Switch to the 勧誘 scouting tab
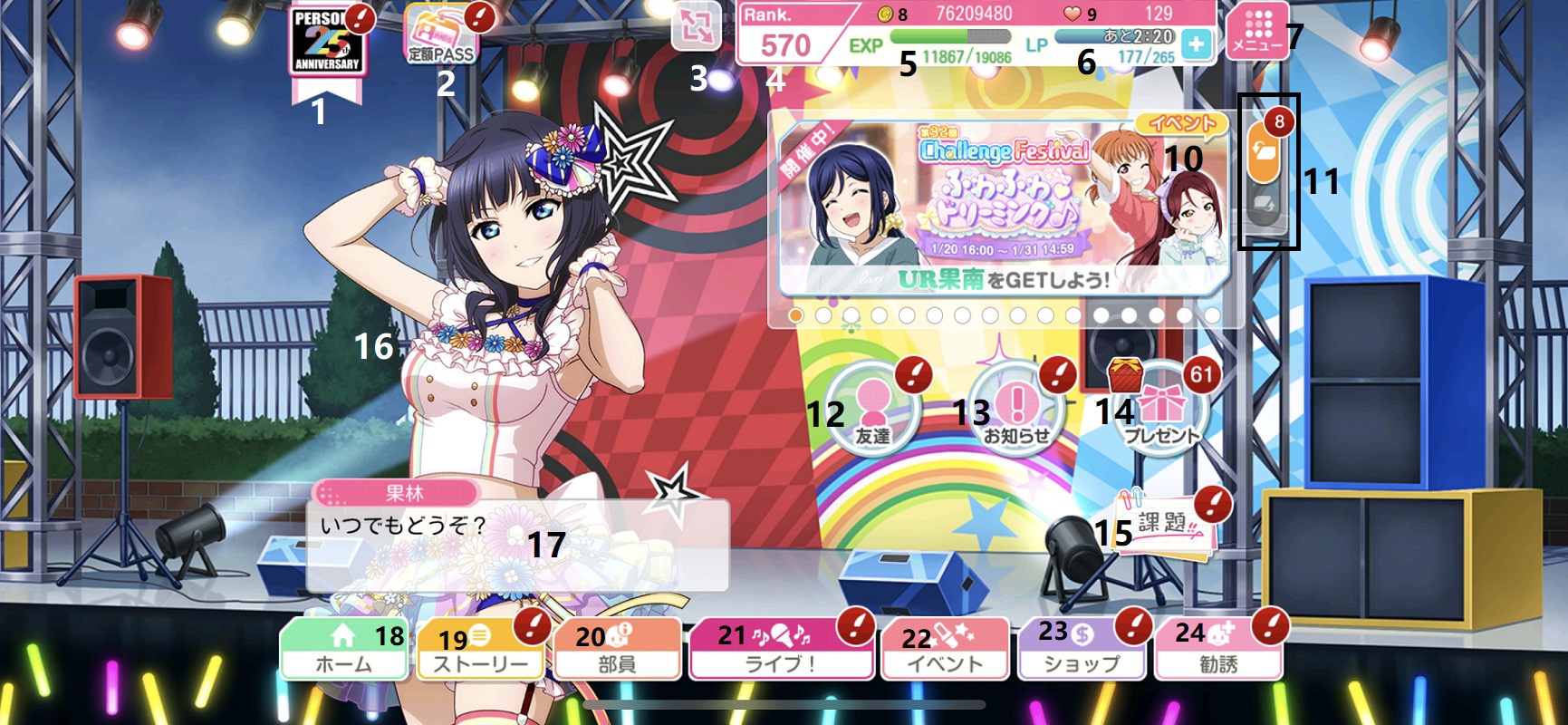Viewport: 1568px width, 725px height. coord(1218,649)
